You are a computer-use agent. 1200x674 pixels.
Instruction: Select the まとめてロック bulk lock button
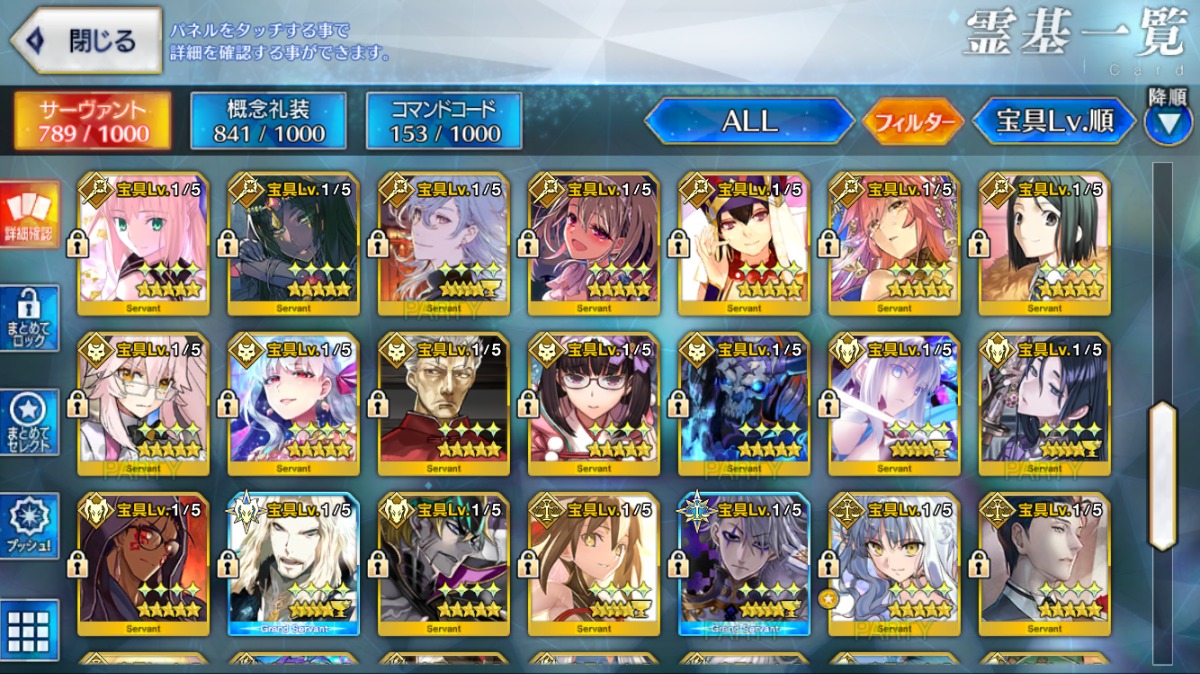click(29, 319)
